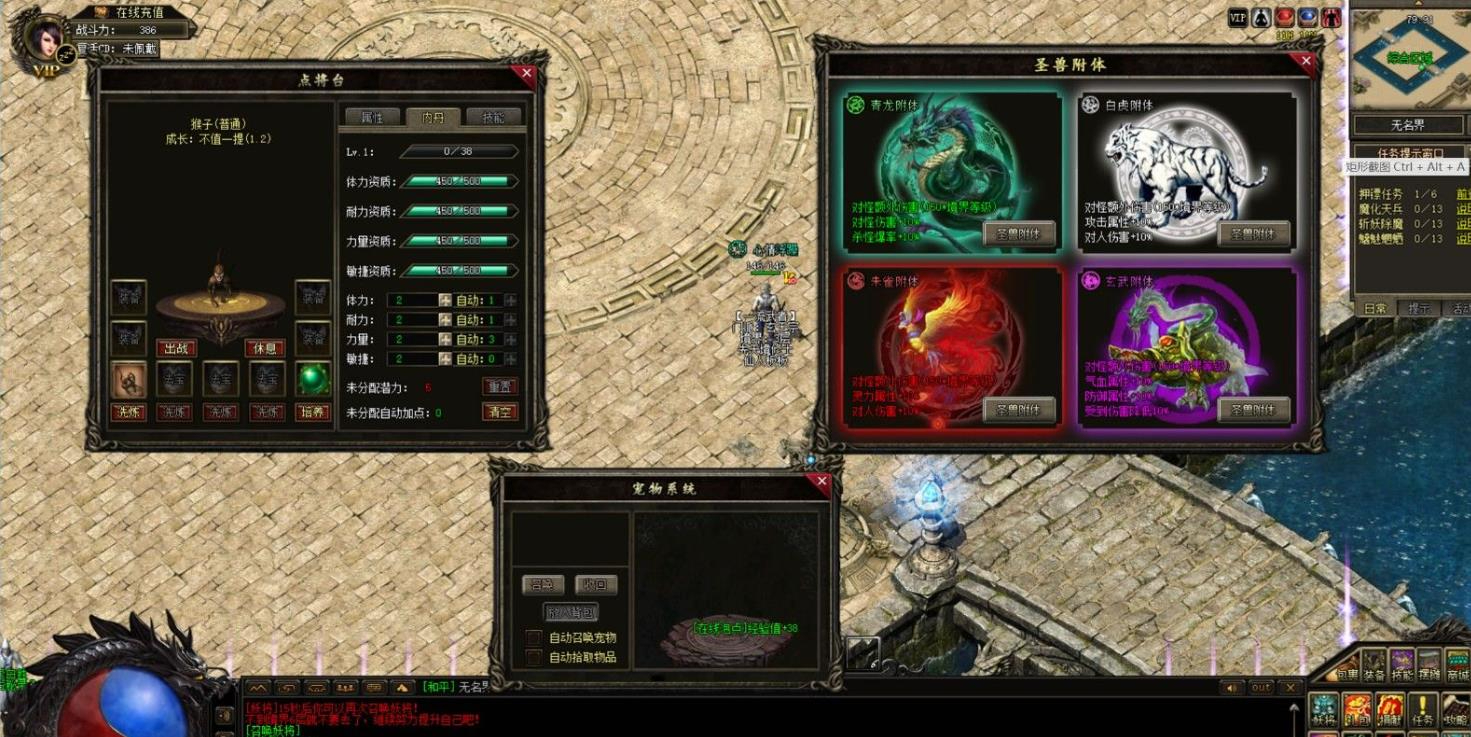Select the green orb slot

tap(313, 379)
